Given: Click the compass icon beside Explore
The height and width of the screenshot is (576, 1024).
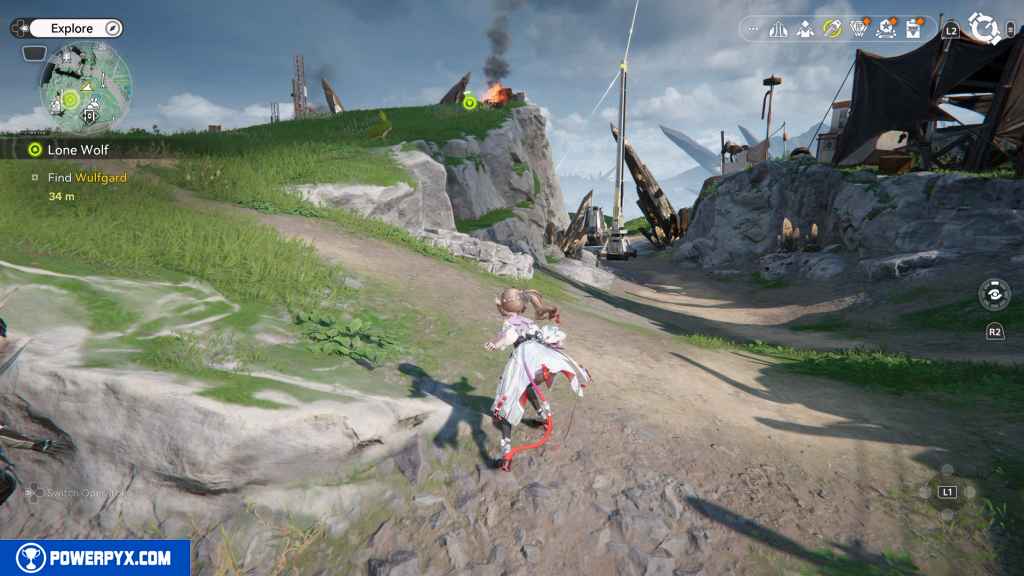Looking at the screenshot, I should tap(112, 28).
